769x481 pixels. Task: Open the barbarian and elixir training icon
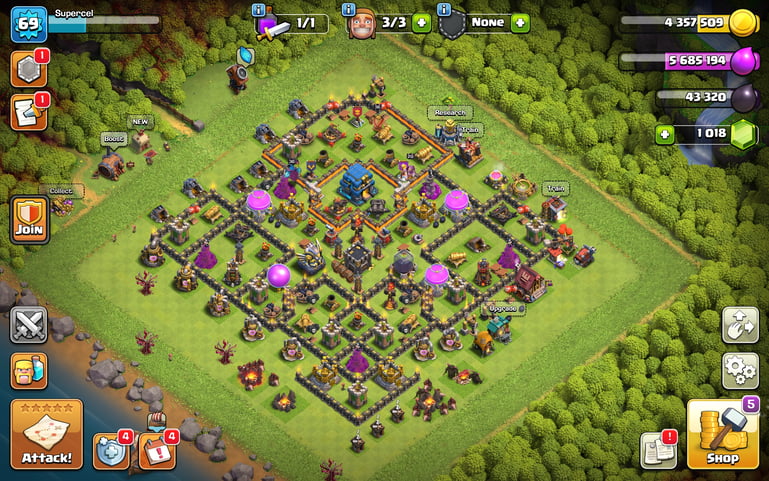(29, 371)
